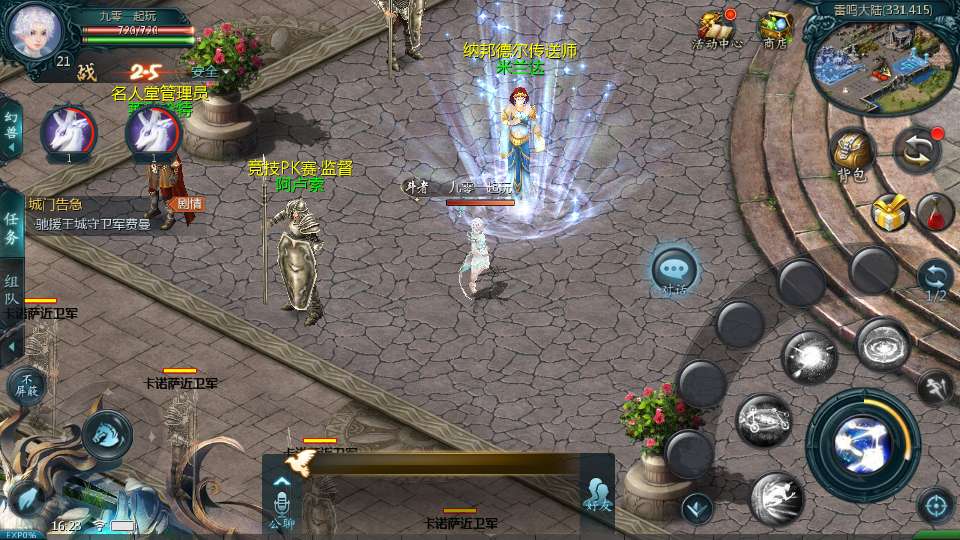Use the dashing figure skill
This screenshot has height=540, width=960.
point(777,497)
